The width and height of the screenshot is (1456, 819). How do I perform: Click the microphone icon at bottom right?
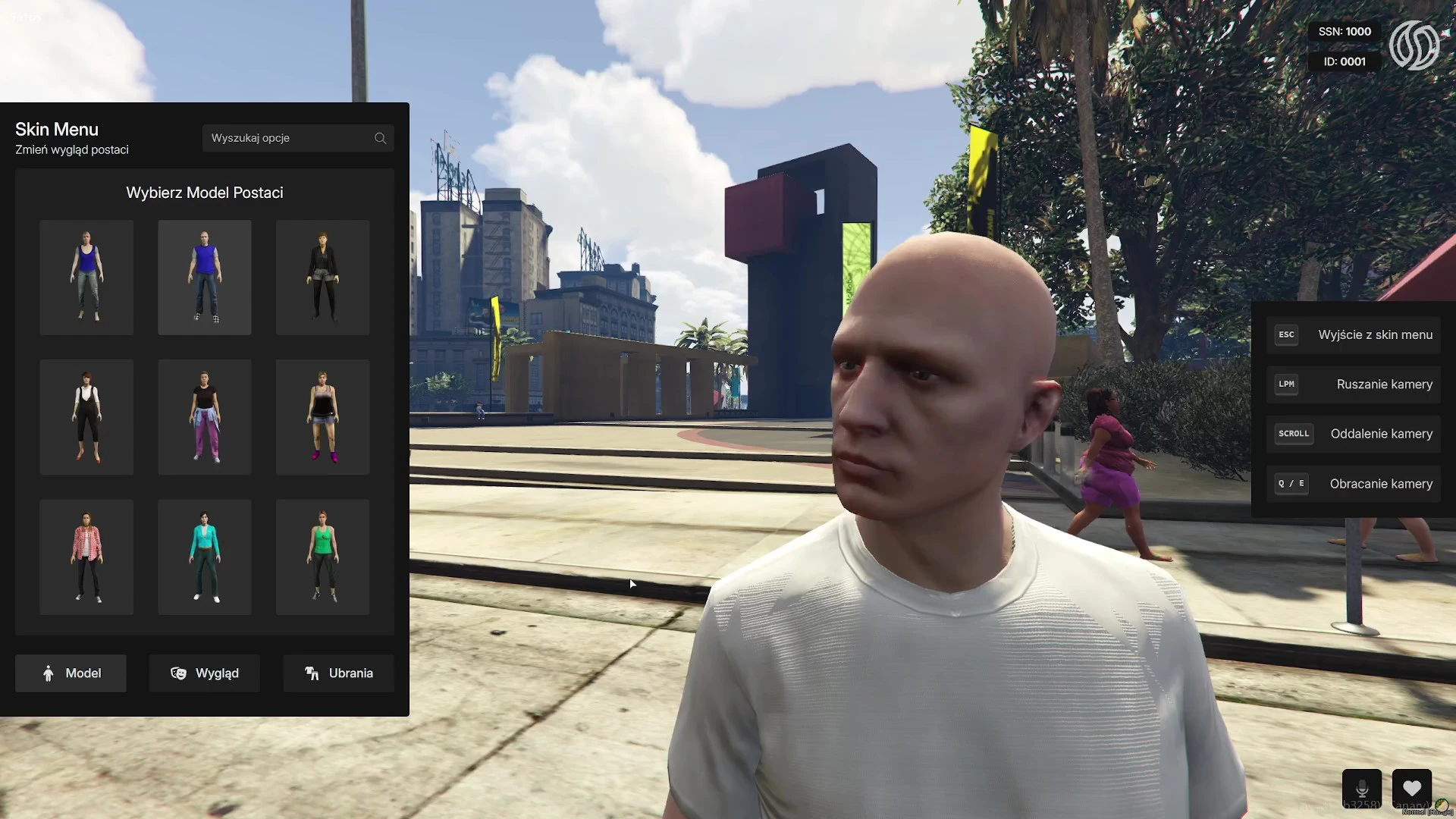(x=1362, y=789)
